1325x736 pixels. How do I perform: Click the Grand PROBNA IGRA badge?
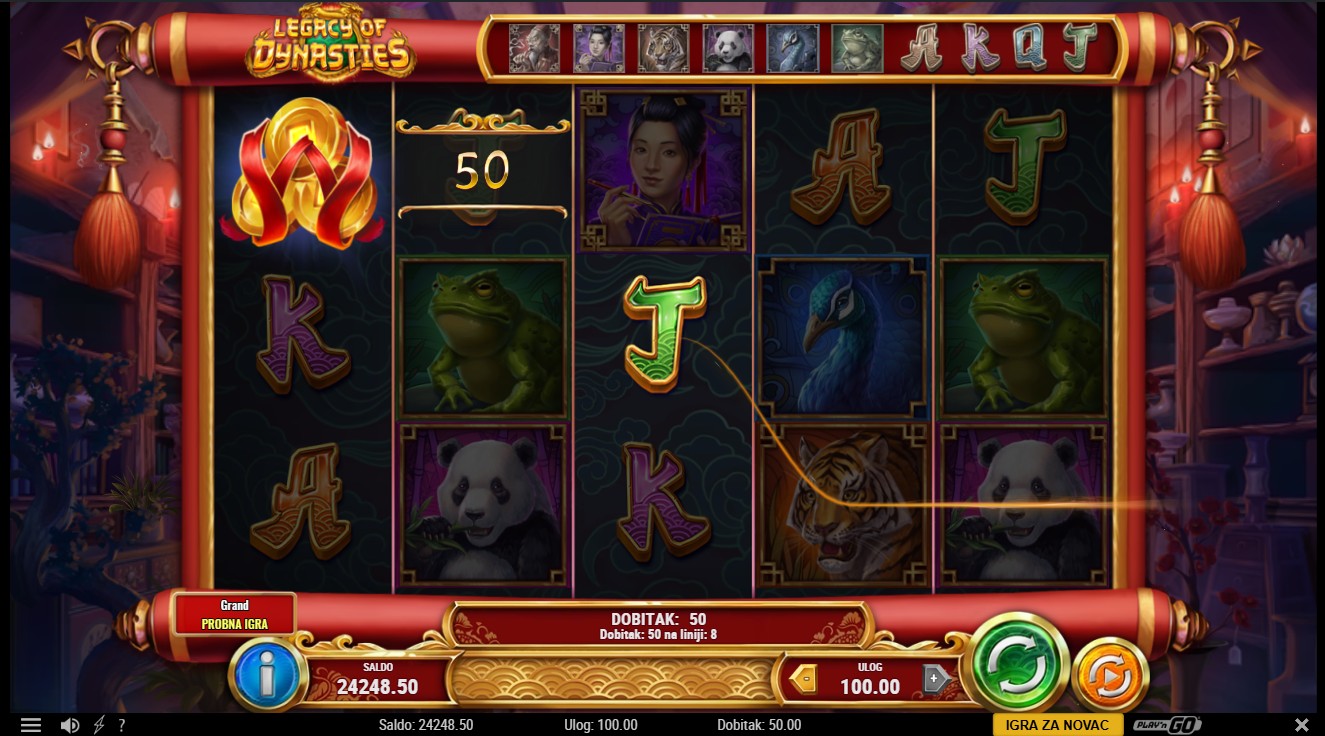click(x=235, y=614)
